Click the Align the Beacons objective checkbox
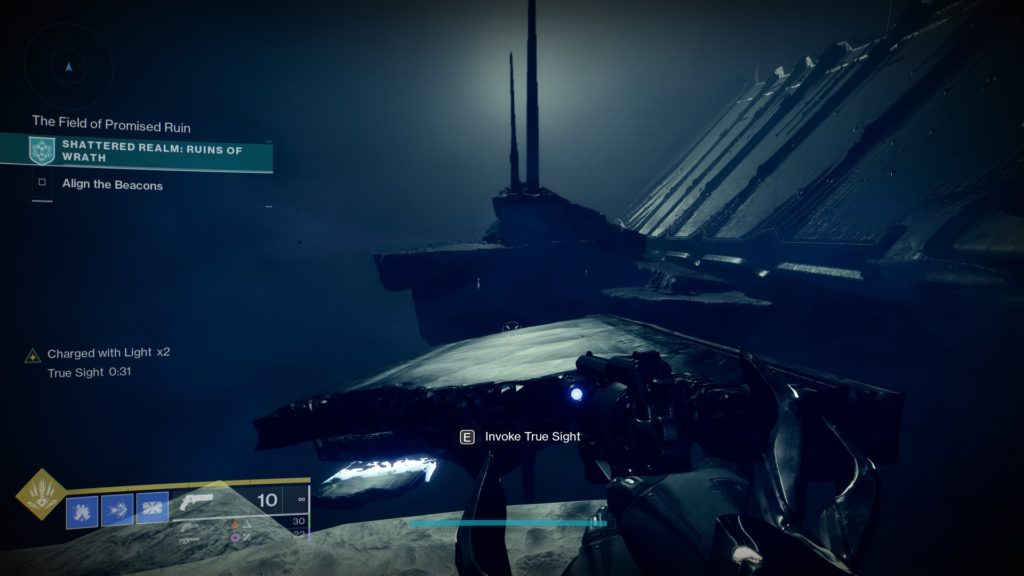1024x576 pixels. [42, 184]
